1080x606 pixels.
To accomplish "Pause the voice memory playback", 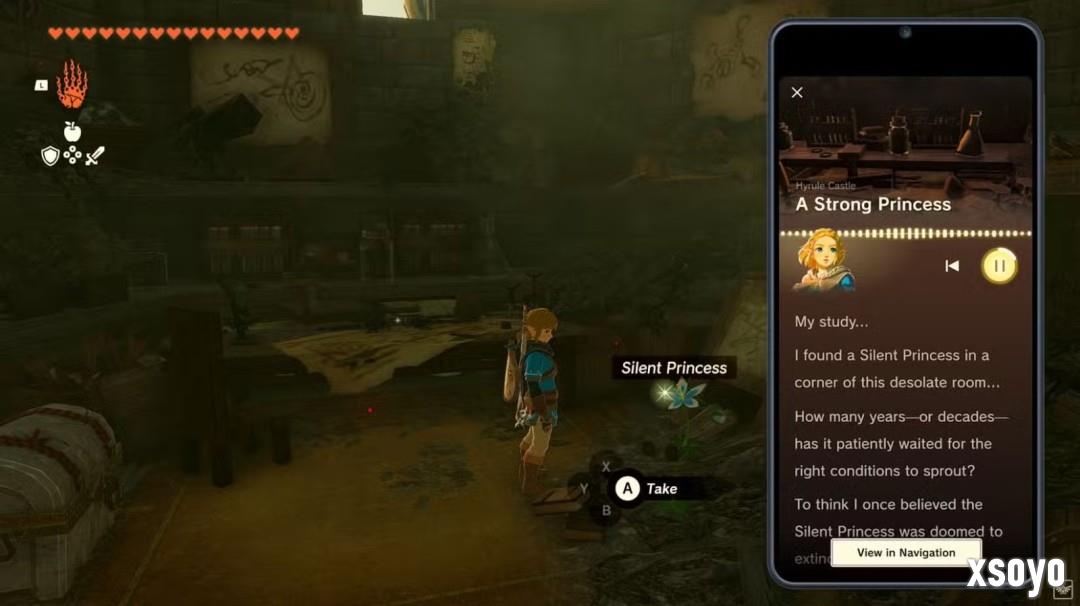I will pos(999,266).
